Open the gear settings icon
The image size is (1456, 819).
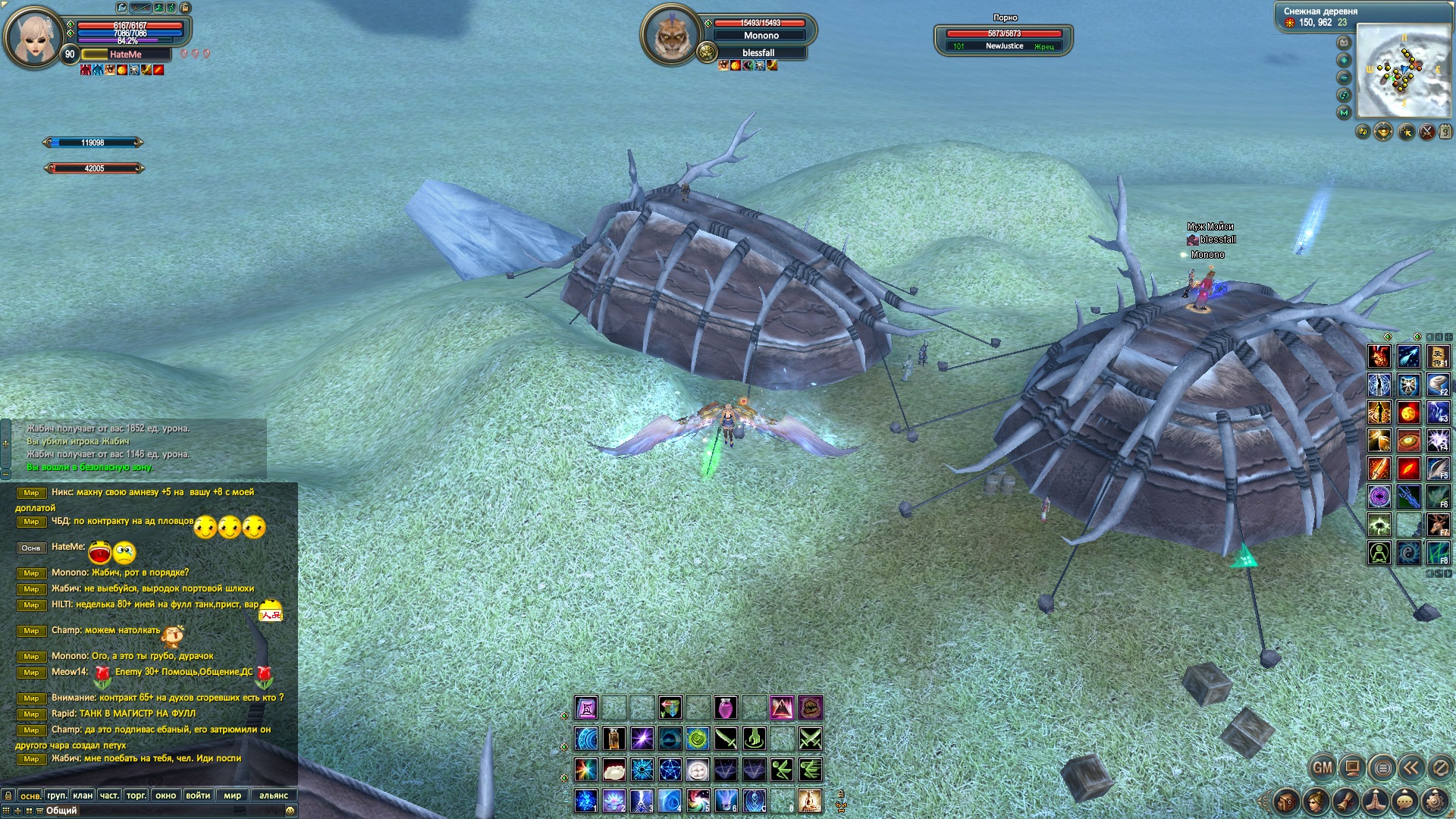pos(1435,801)
